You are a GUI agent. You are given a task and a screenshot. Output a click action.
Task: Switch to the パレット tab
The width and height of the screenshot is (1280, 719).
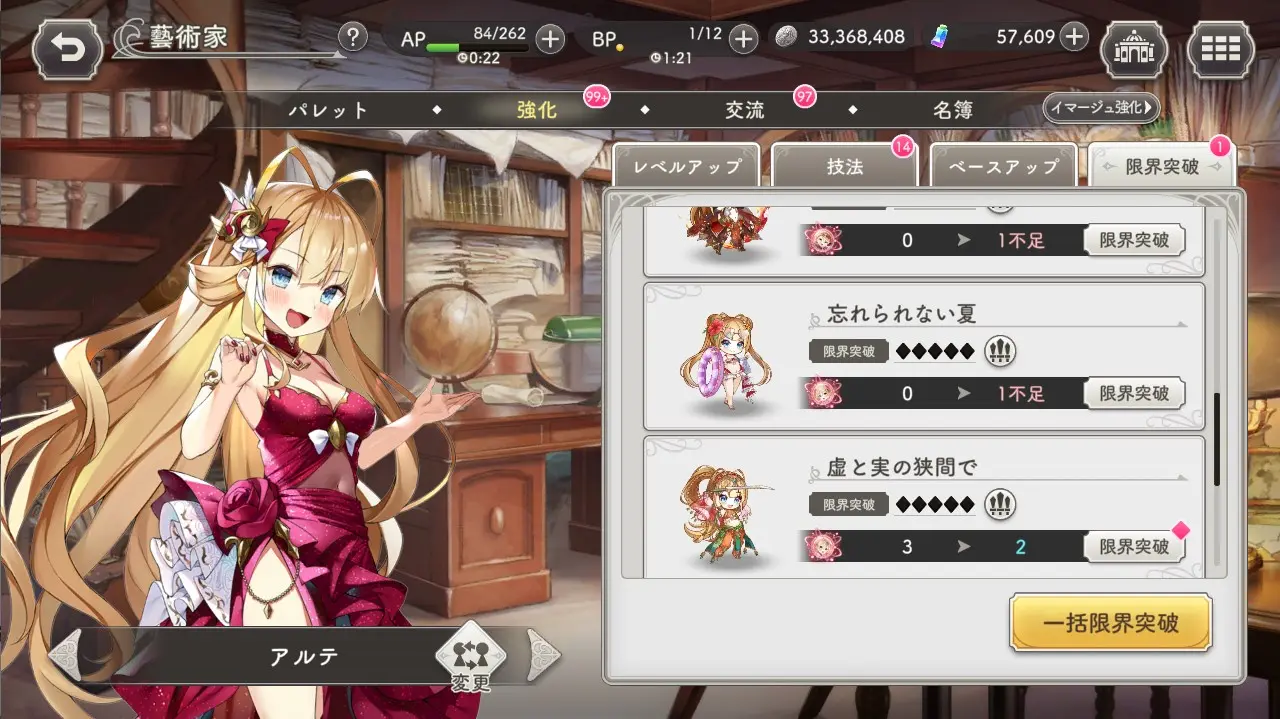[x=329, y=110]
